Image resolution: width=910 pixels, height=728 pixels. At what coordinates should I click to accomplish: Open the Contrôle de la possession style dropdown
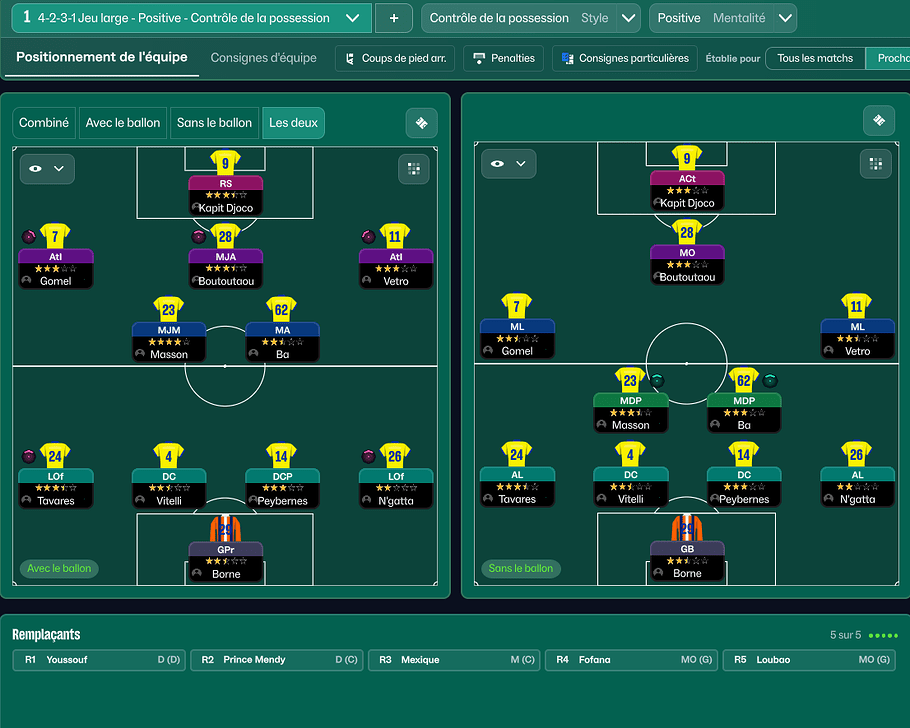tap(628, 18)
